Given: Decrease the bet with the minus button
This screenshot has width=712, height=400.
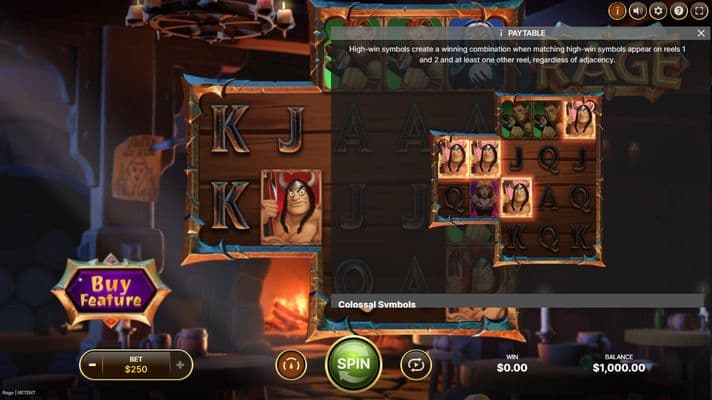Looking at the screenshot, I should 91,365.
